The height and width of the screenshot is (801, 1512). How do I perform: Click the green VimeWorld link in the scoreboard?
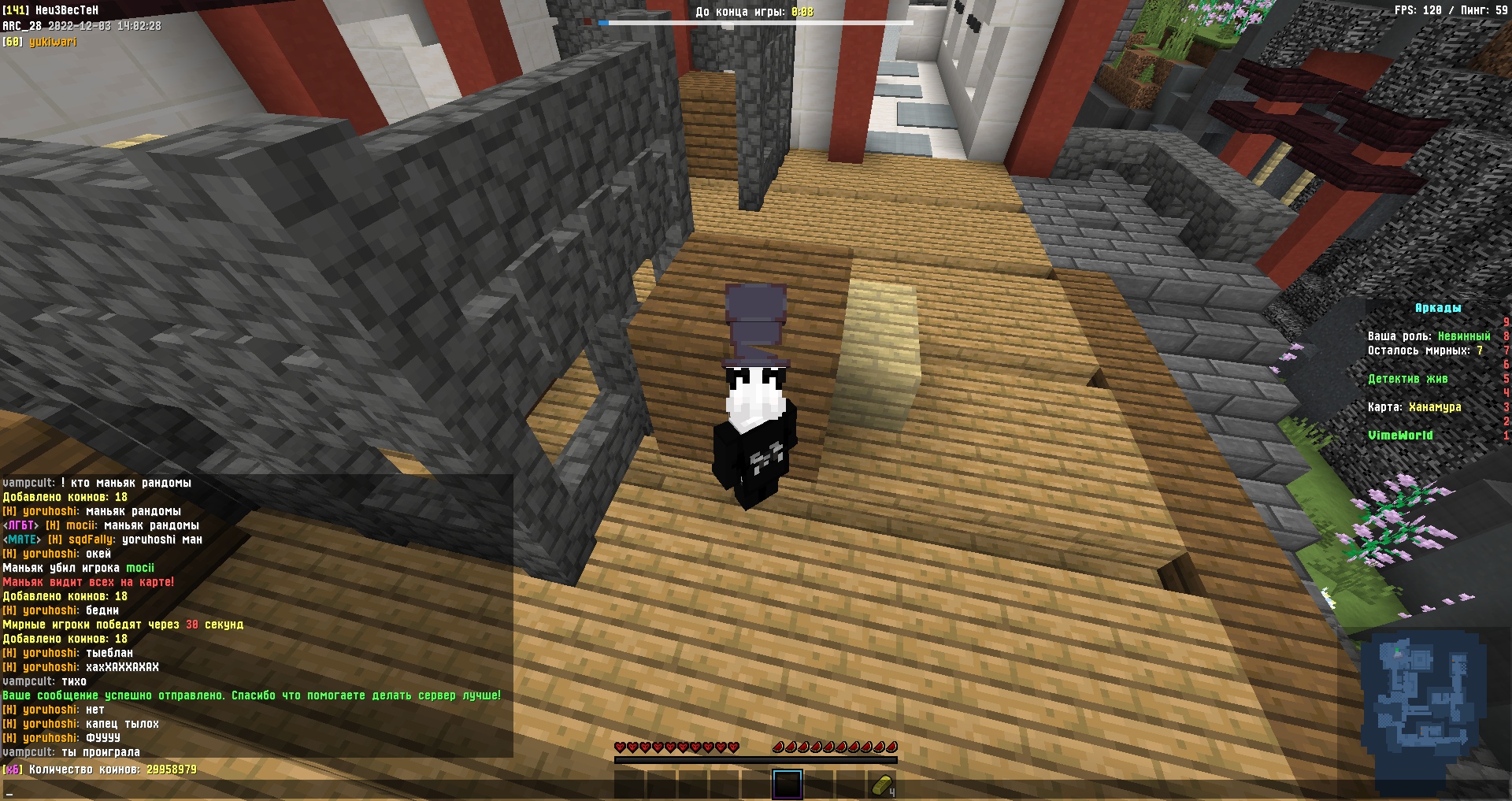click(1402, 435)
